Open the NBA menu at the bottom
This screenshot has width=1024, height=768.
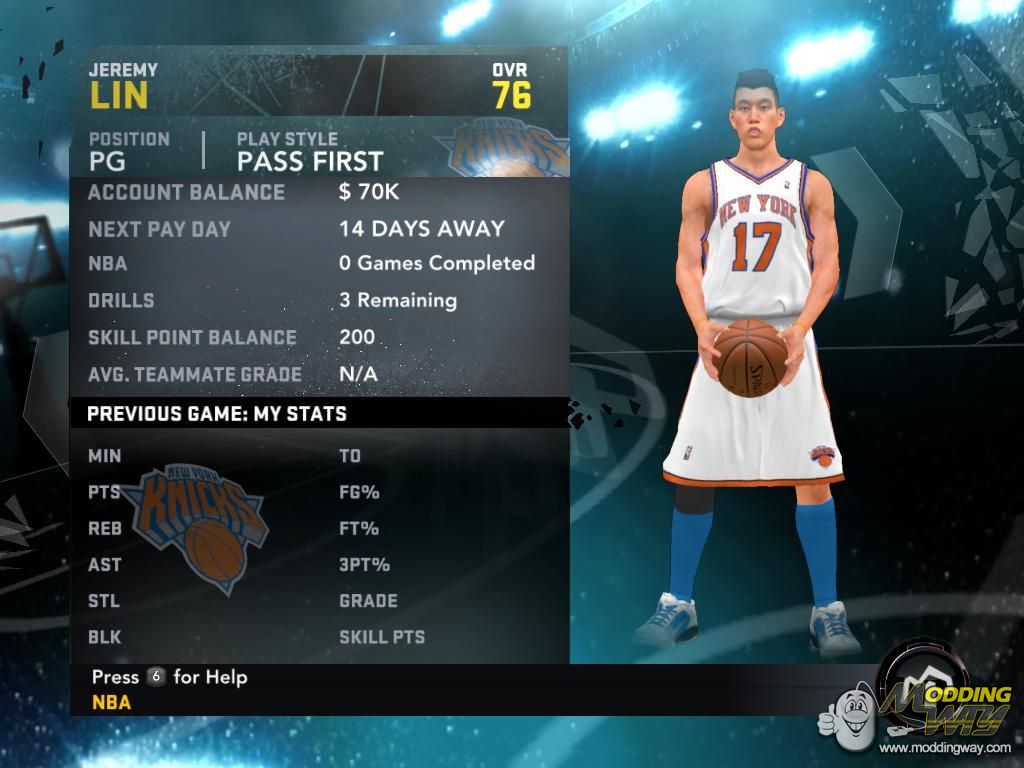pyautogui.click(x=111, y=702)
